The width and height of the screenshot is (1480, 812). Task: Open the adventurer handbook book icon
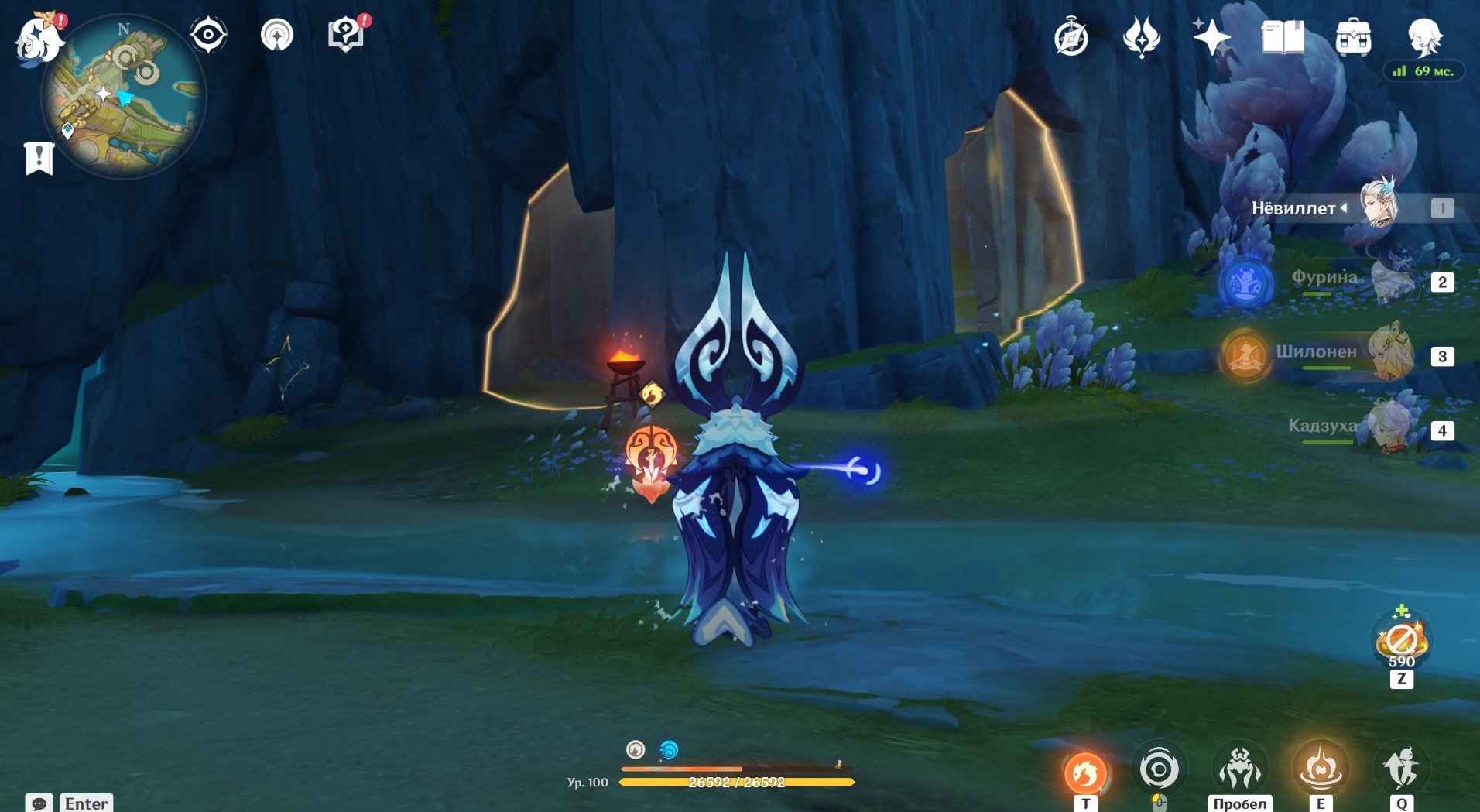tap(1283, 37)
